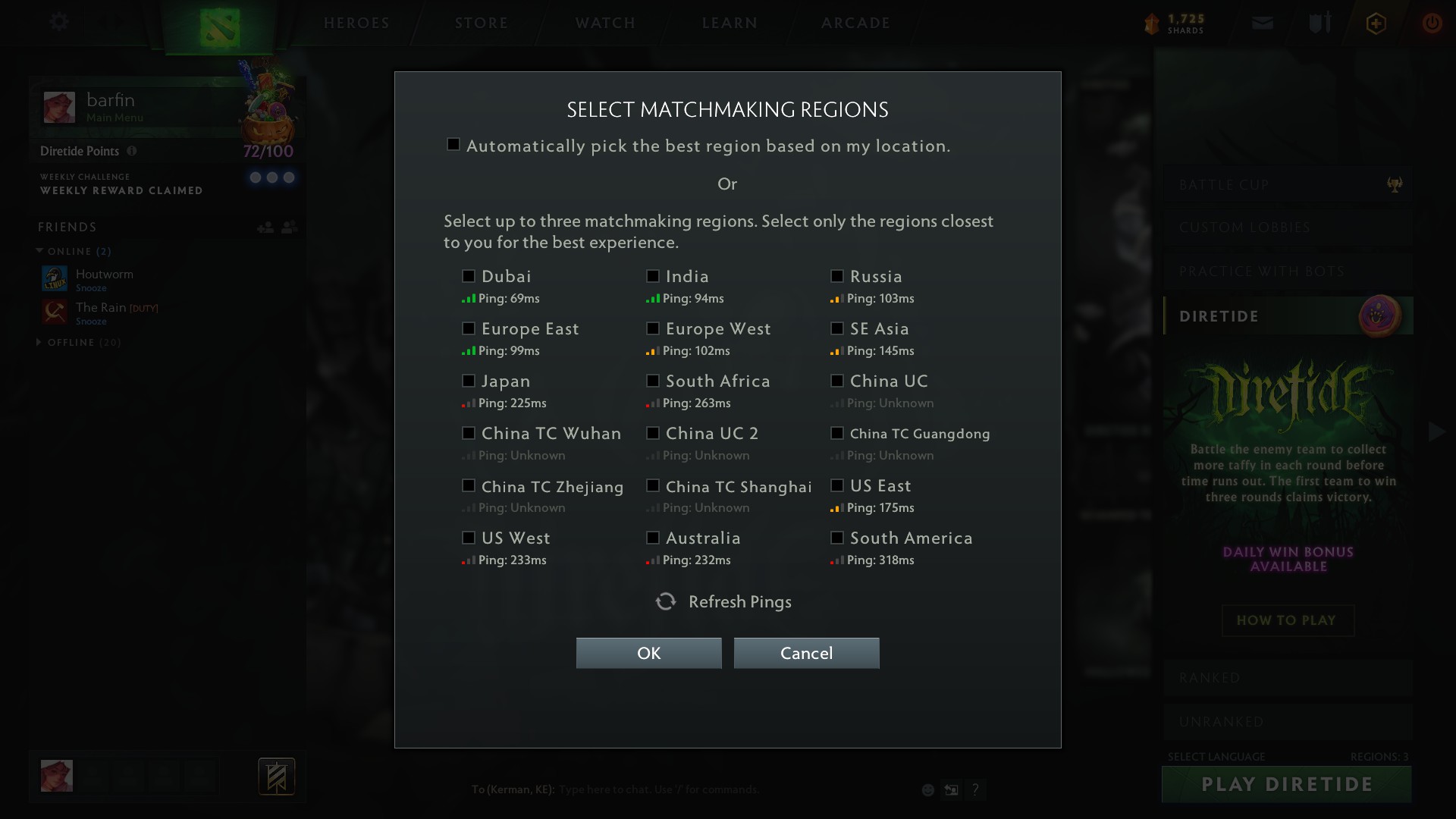Open the settings gear menu

(59, 22)
